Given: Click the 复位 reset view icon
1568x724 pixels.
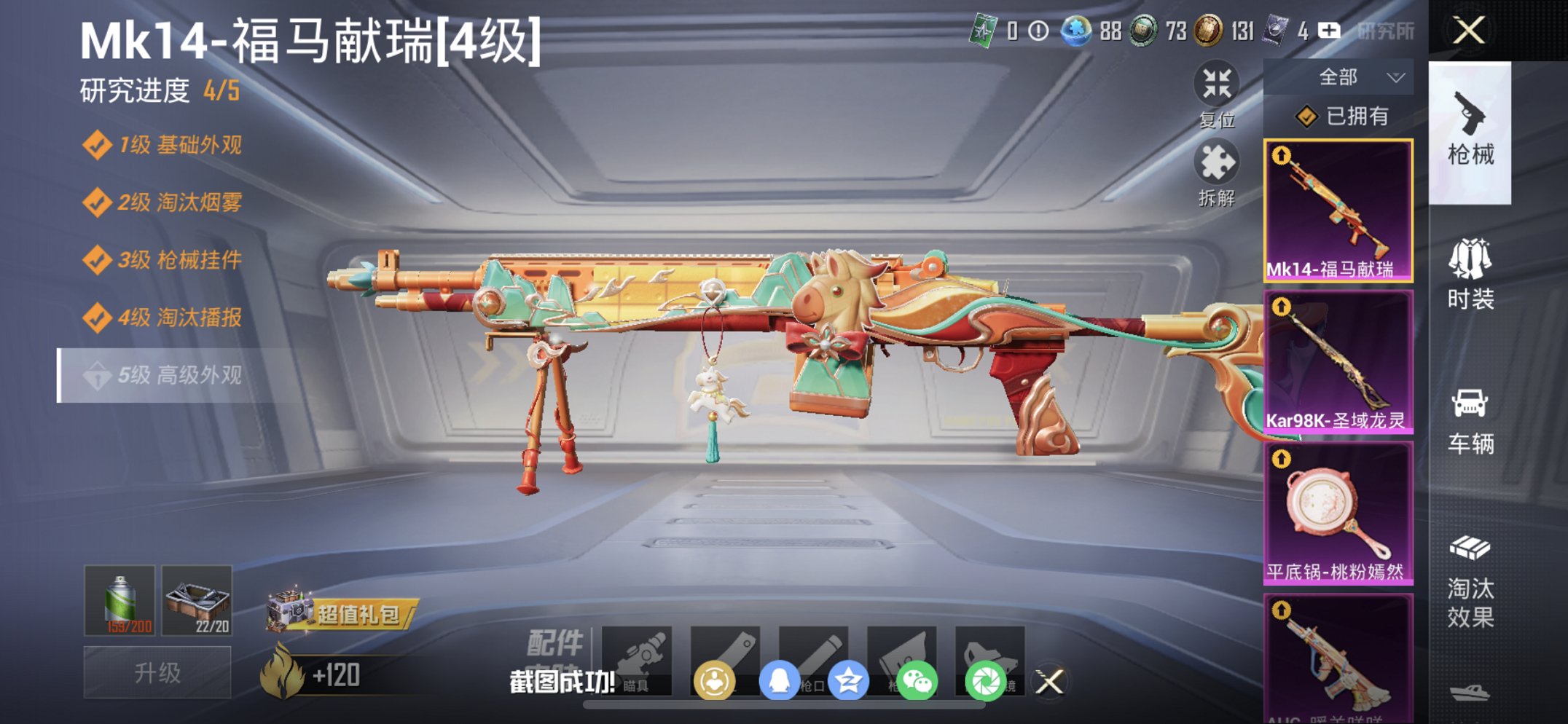Looking at the screenshot, I should [x=1218, y=87].
